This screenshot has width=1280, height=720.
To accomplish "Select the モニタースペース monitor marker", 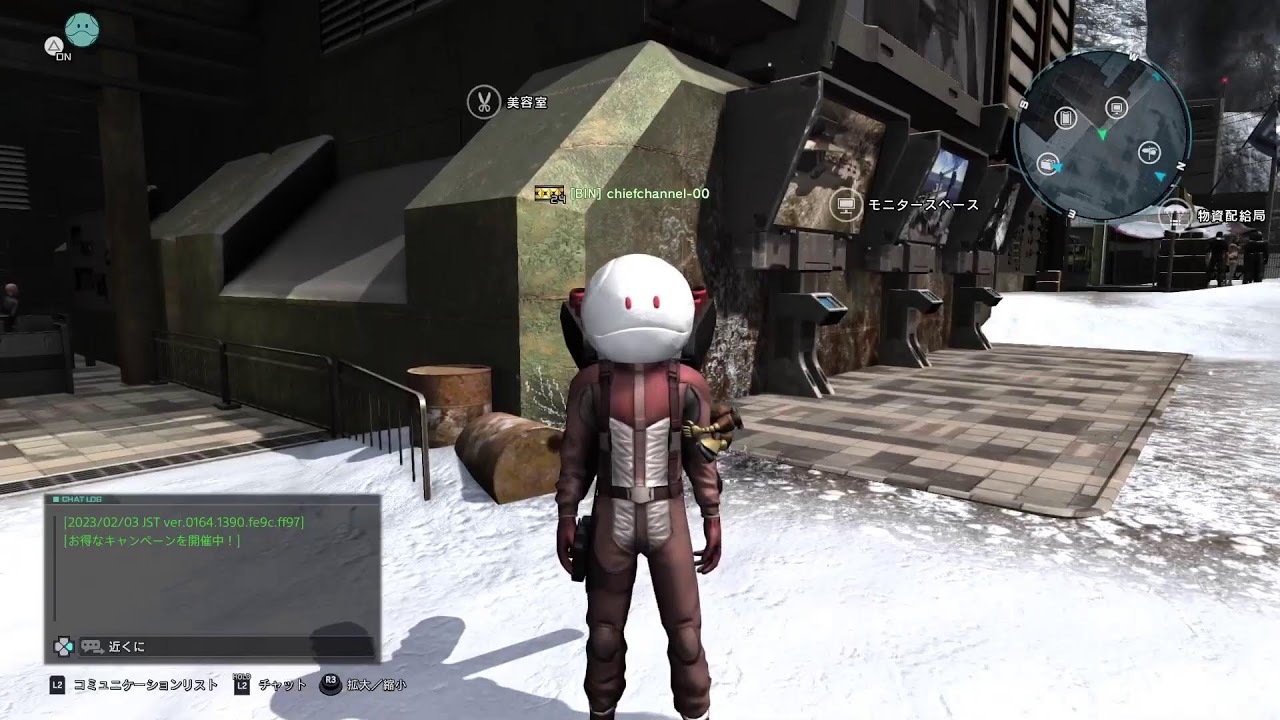I will [848, 205].
